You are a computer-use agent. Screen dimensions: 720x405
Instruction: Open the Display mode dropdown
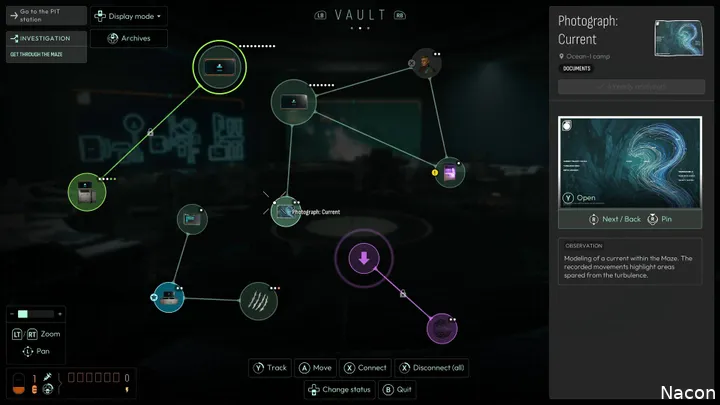[x=129, y=16]
